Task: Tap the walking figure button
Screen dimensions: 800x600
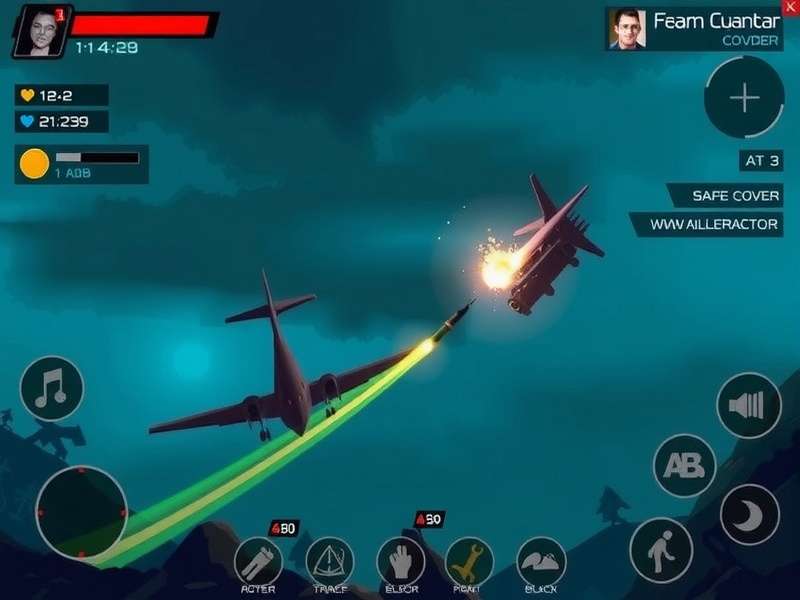Action: pos(661,549)
